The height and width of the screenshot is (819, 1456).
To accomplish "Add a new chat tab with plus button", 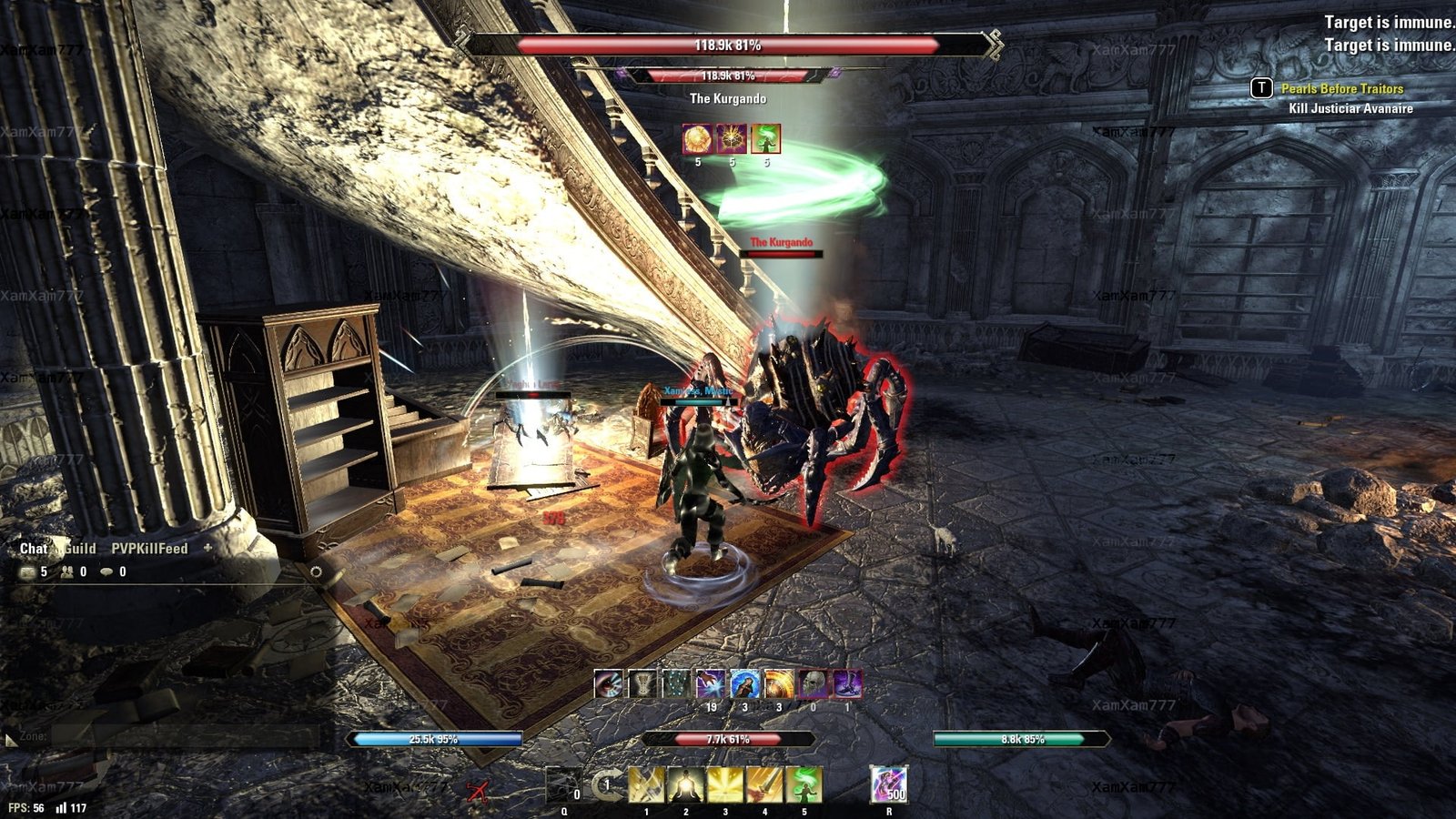I will click(207, 548).
